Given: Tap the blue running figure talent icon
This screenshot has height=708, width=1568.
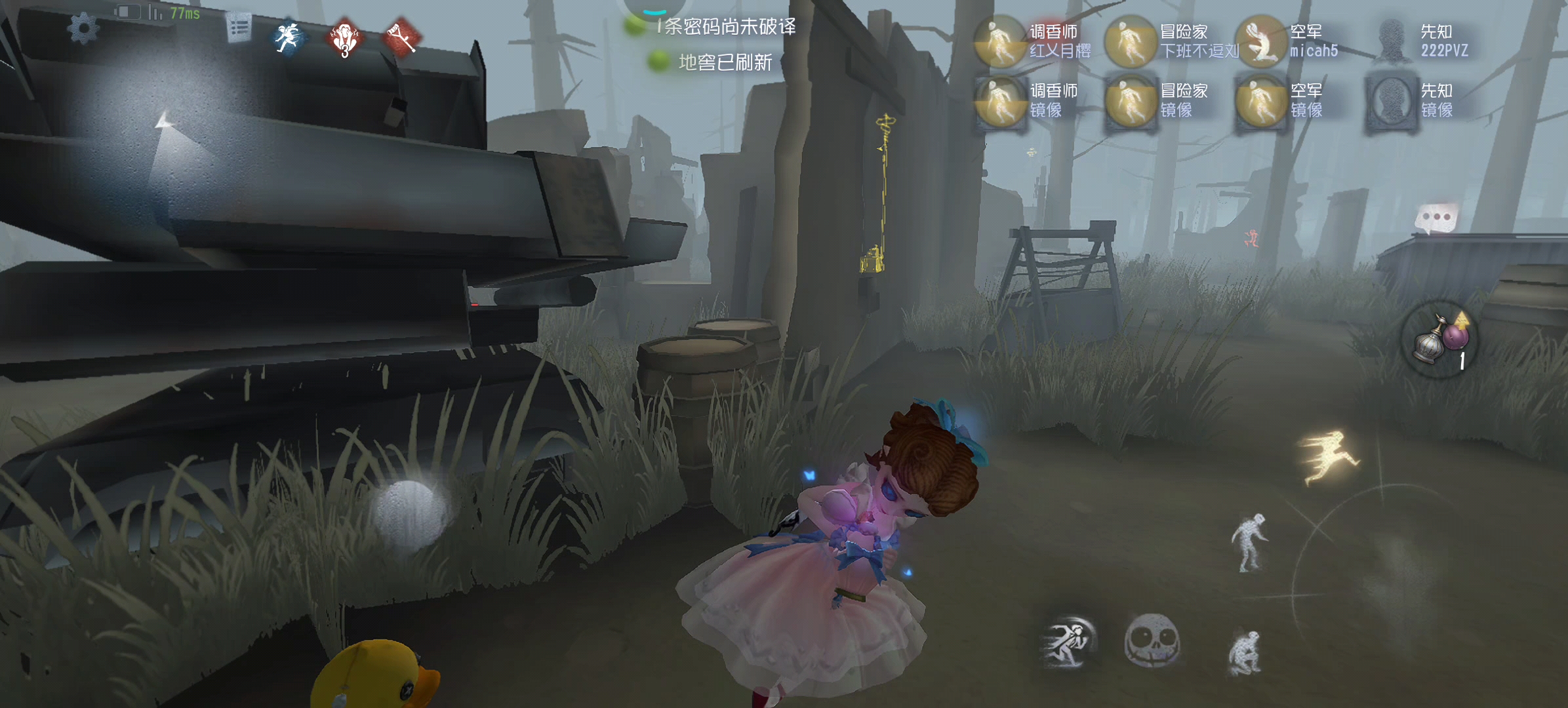Looking at the screenshot, I should 288,38.
